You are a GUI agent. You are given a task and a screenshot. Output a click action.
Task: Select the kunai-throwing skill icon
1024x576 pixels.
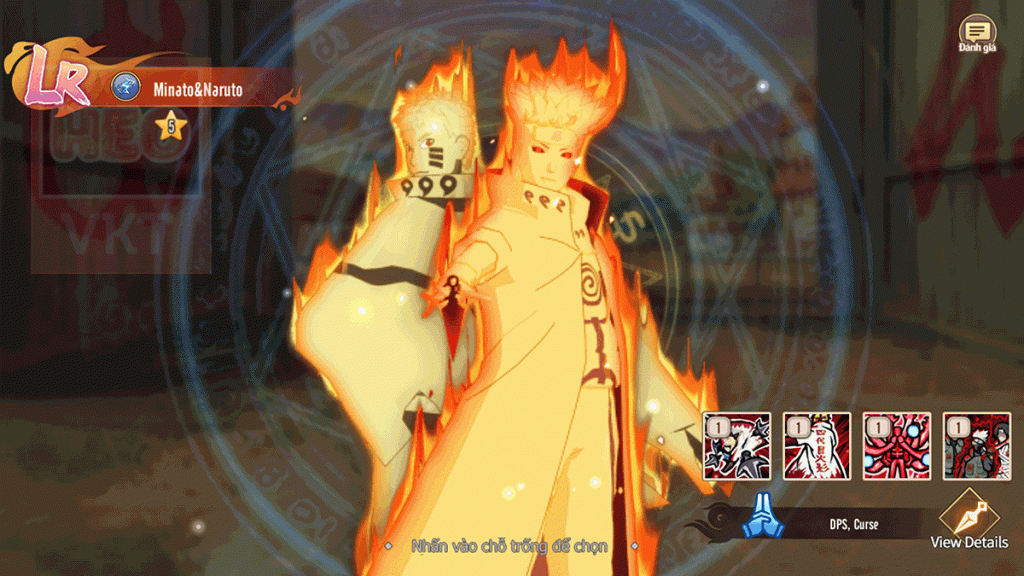[x=737, y=446]
